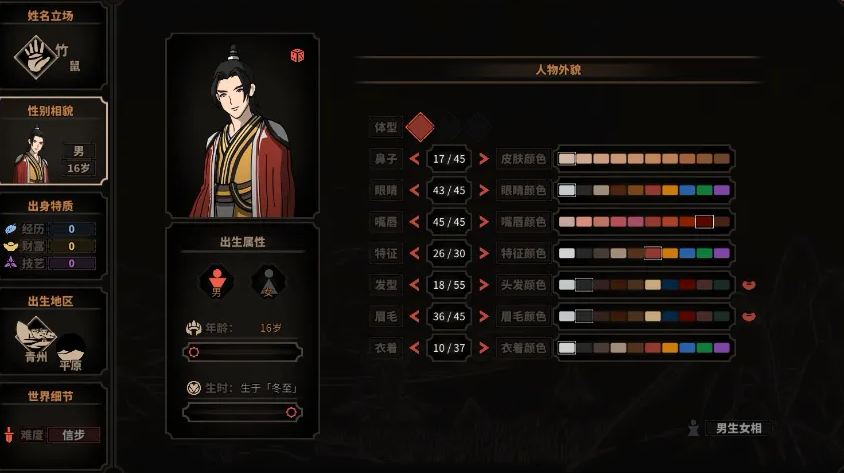
Task: Pick the purple 眼睛颜色 eye color swatch
Action: pos(721,190)
